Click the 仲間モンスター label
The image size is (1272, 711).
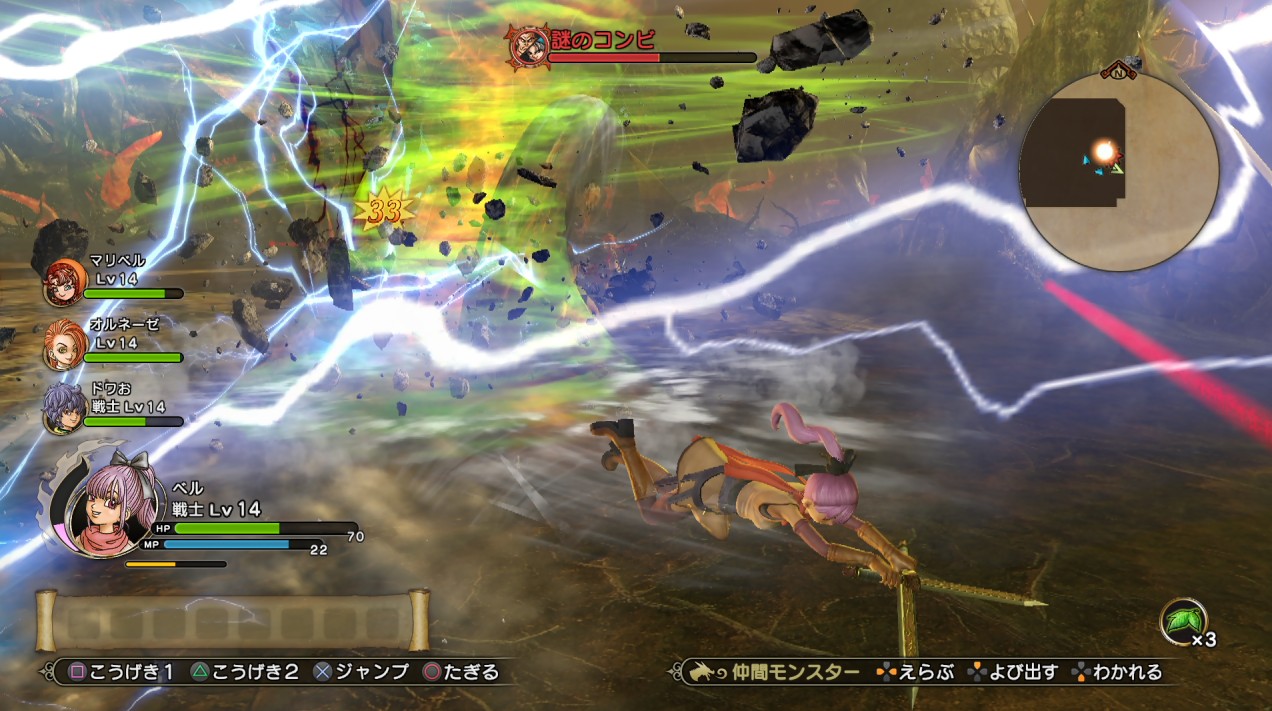point(796,672)
